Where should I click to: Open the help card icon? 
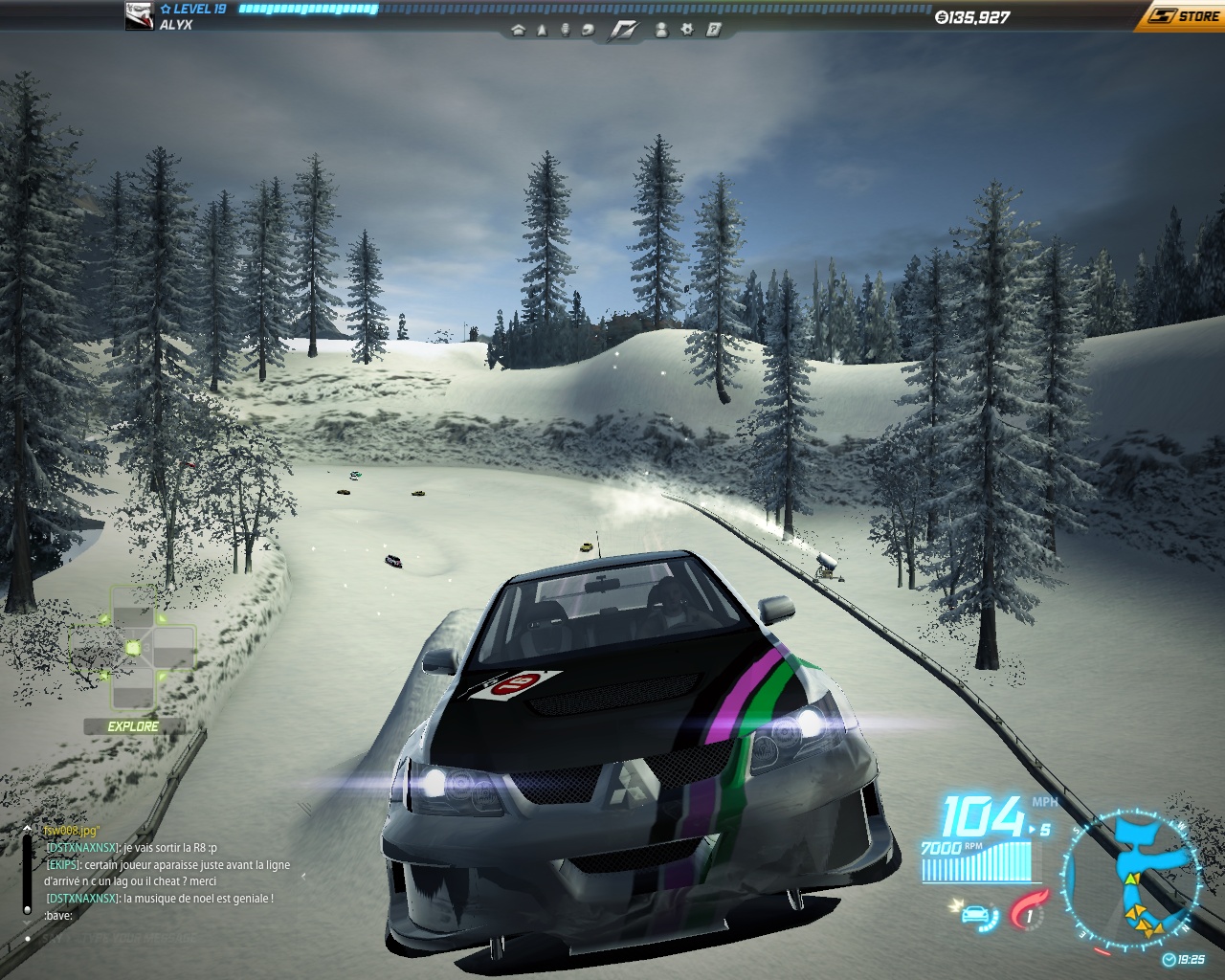click(712, 32)
